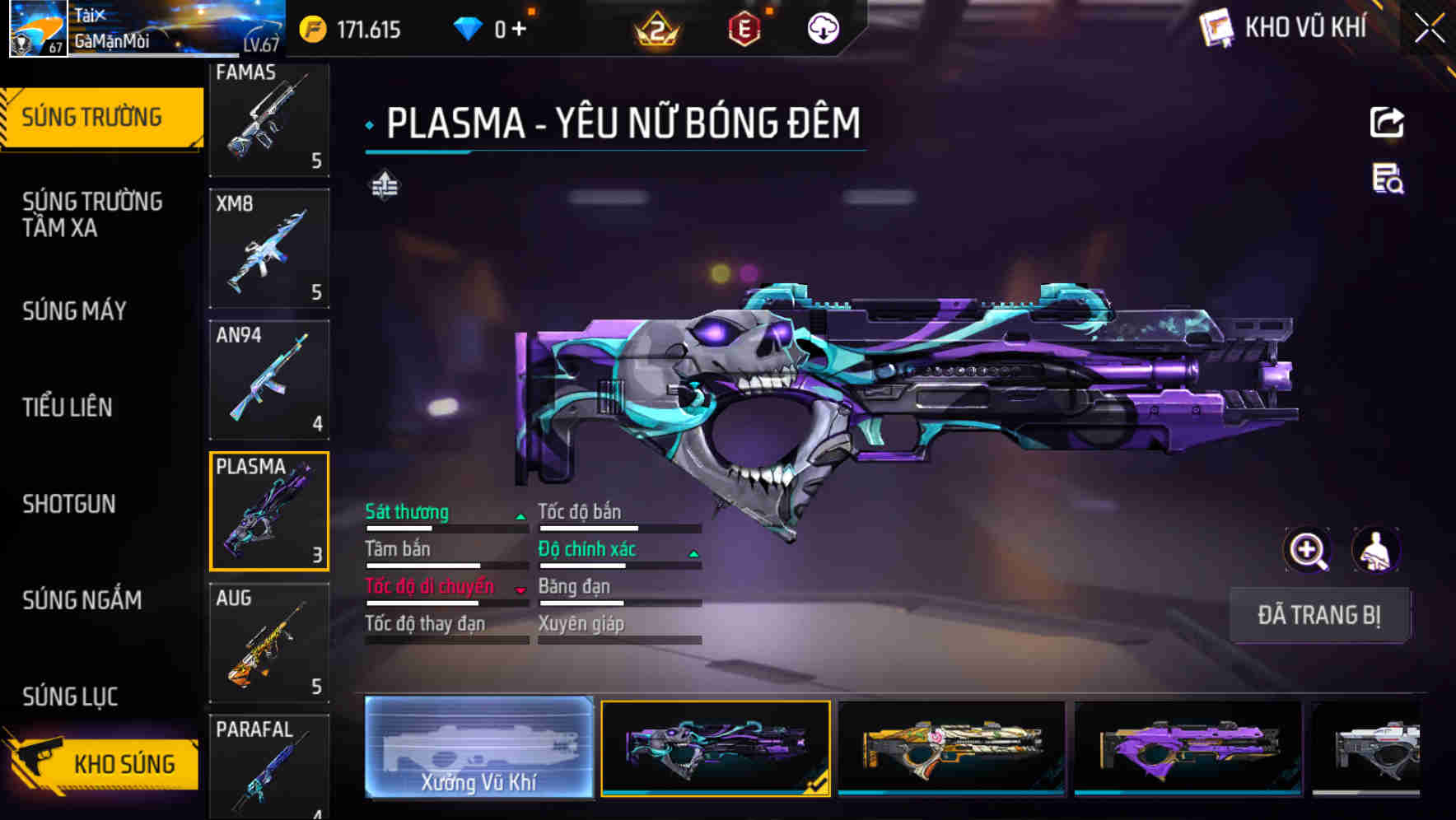Screen dimensions: 1456x820
Task: Add diamonds with the plus button
Action: (519, 30)
